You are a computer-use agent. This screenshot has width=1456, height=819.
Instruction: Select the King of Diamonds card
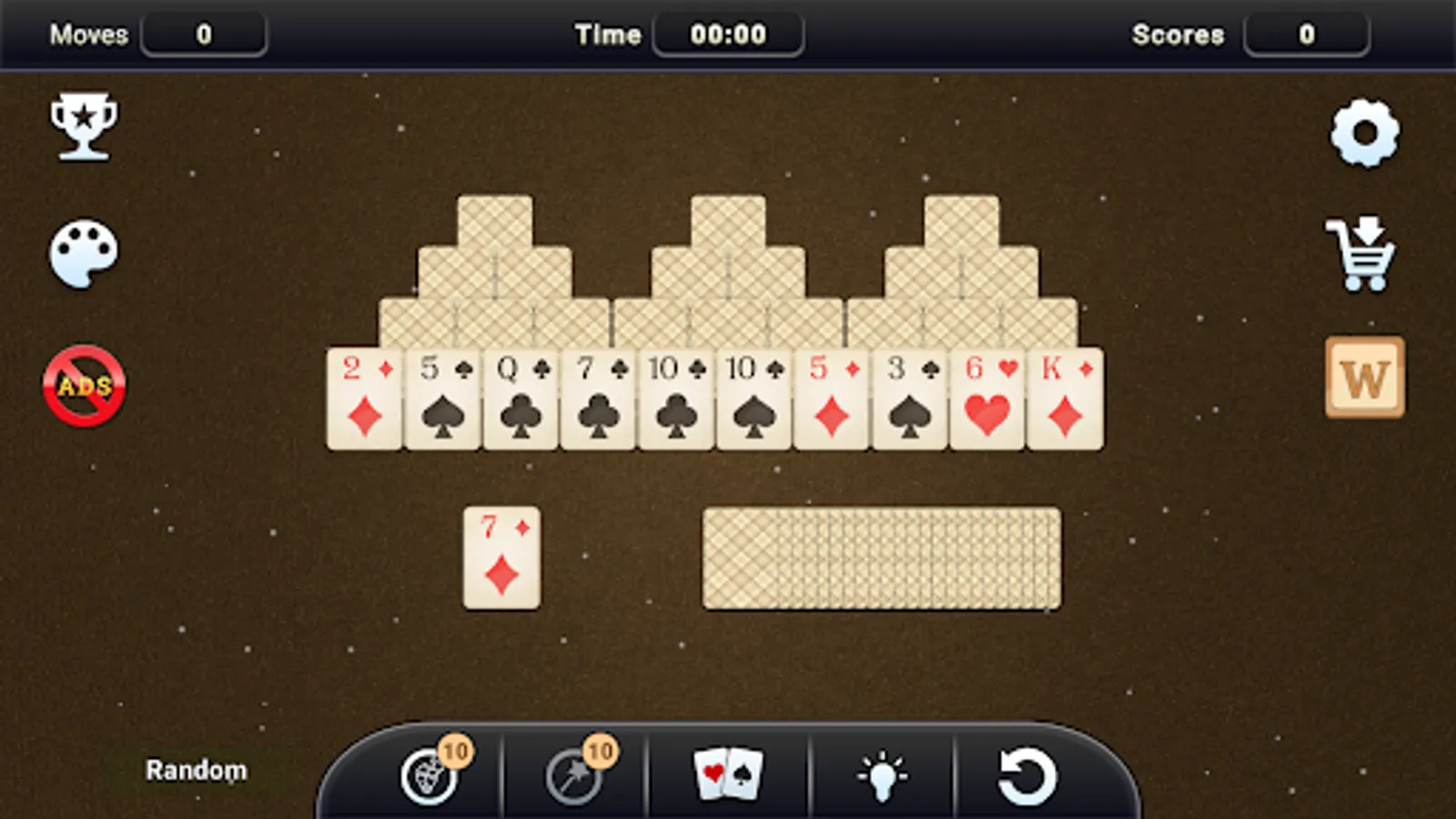(x=1067, y=396)
